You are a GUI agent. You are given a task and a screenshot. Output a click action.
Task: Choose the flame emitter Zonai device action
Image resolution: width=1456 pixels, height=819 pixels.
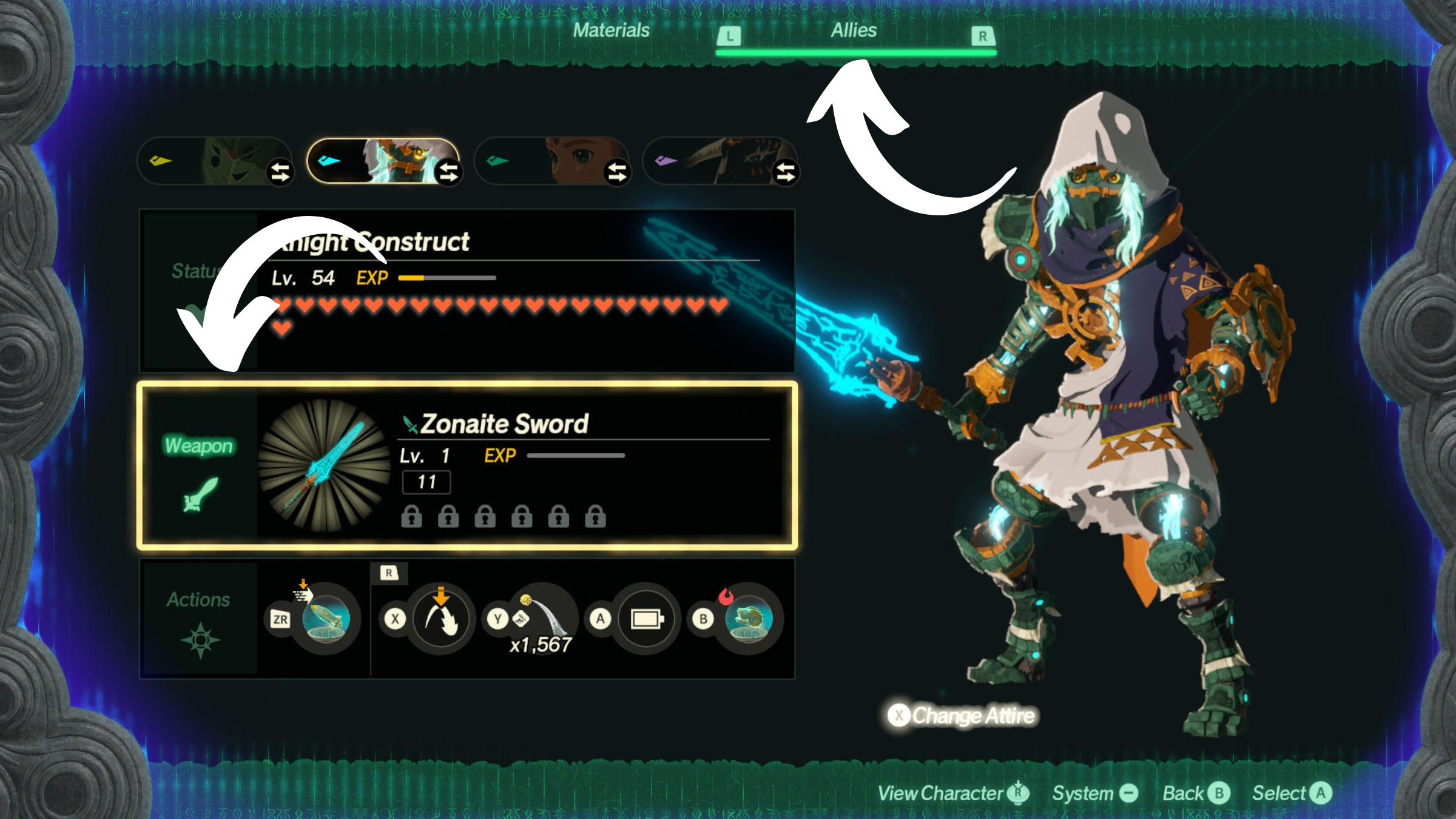749,619
